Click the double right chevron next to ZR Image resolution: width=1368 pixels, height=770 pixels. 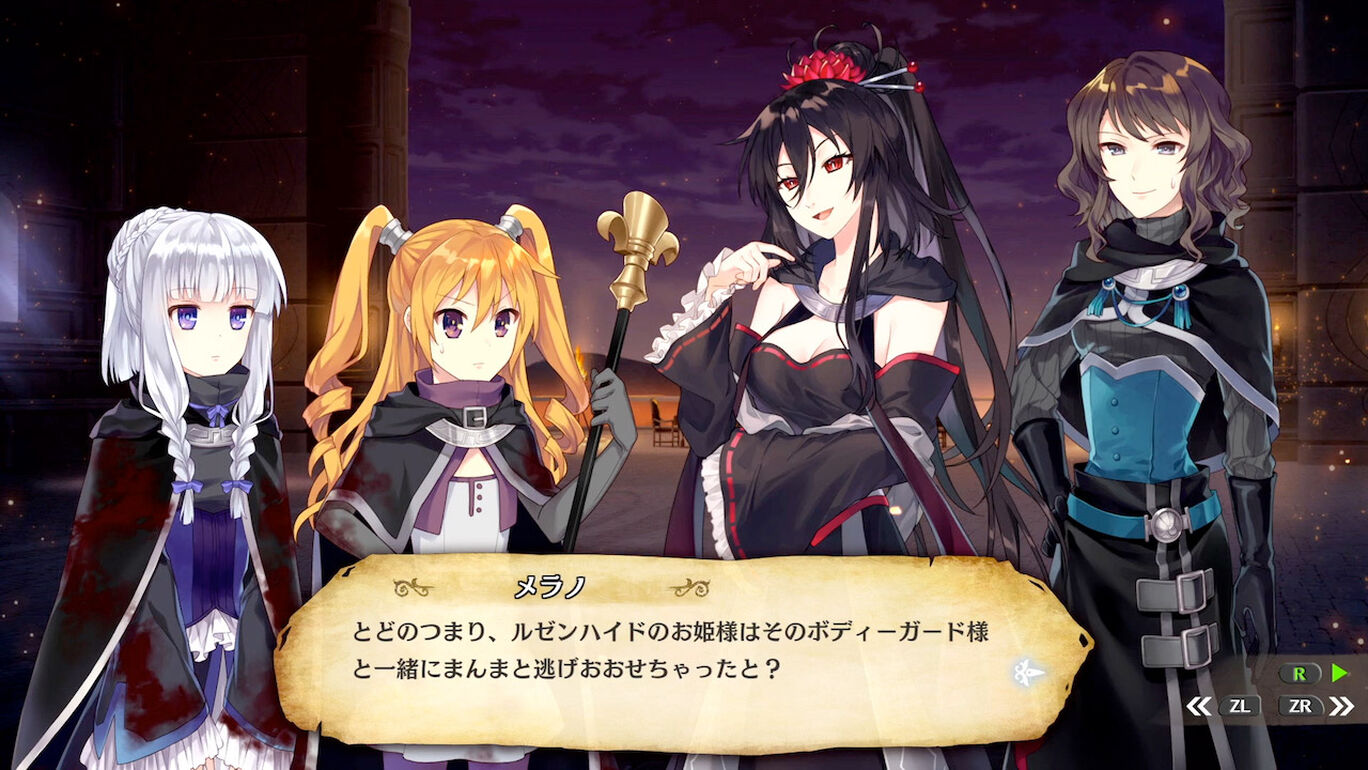pos(1340,704)
